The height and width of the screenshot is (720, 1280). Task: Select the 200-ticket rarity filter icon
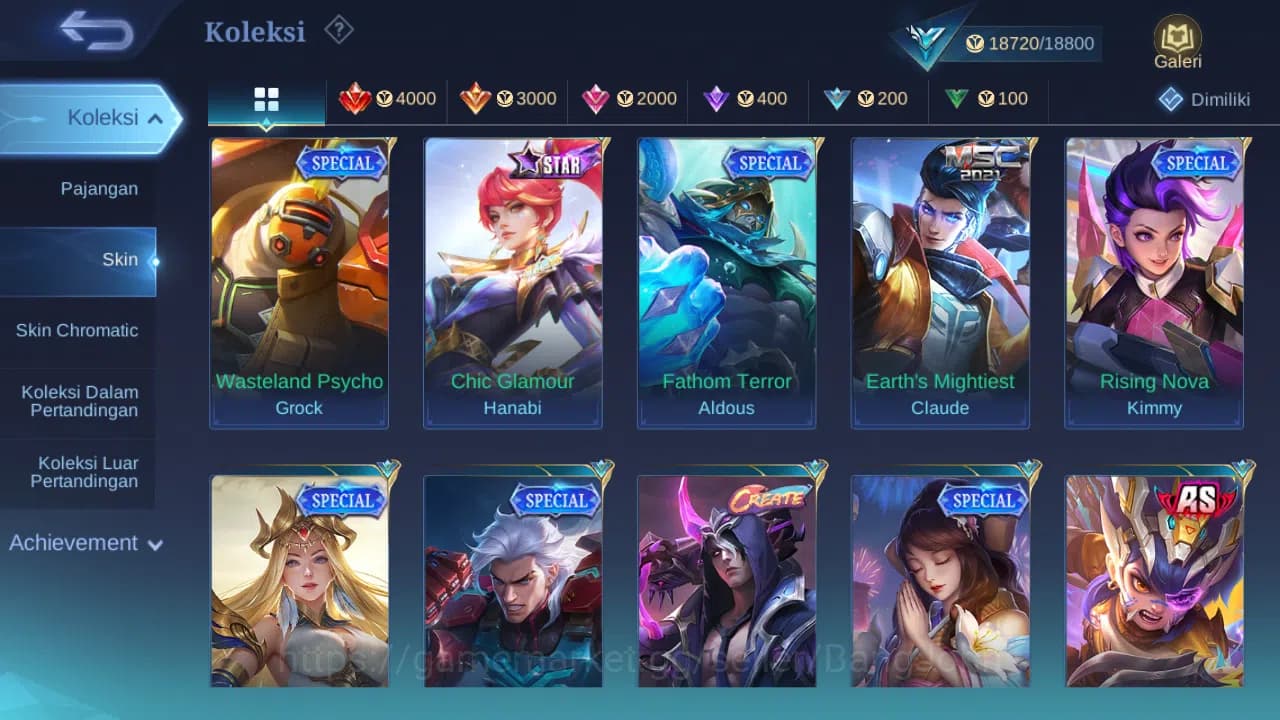click(868, 99)
